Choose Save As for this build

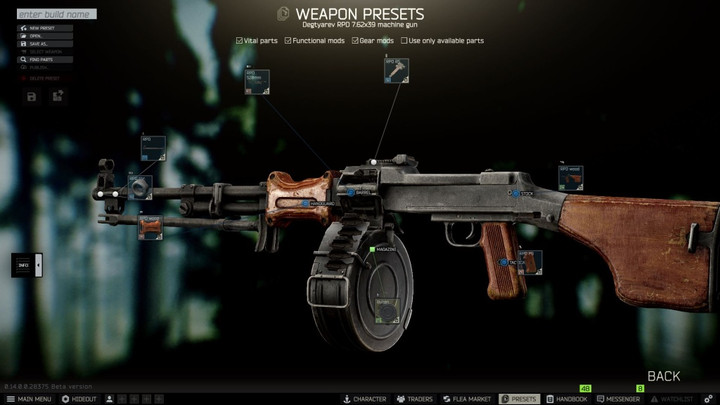[43, 44]
